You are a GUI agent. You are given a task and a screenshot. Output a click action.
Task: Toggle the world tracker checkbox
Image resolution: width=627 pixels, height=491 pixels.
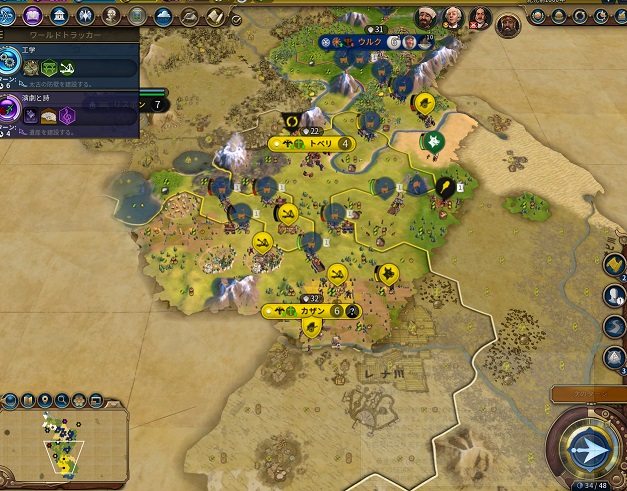235,18
